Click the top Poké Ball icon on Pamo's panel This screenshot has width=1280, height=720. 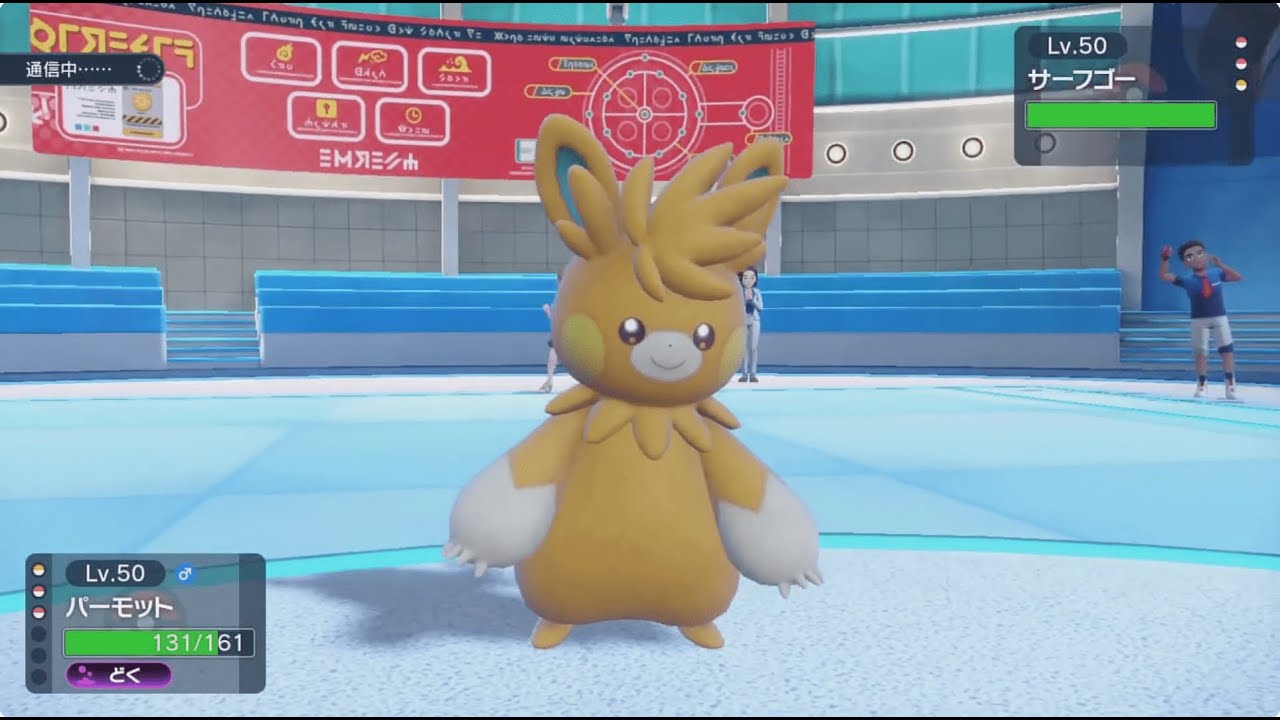pos(37,570)
